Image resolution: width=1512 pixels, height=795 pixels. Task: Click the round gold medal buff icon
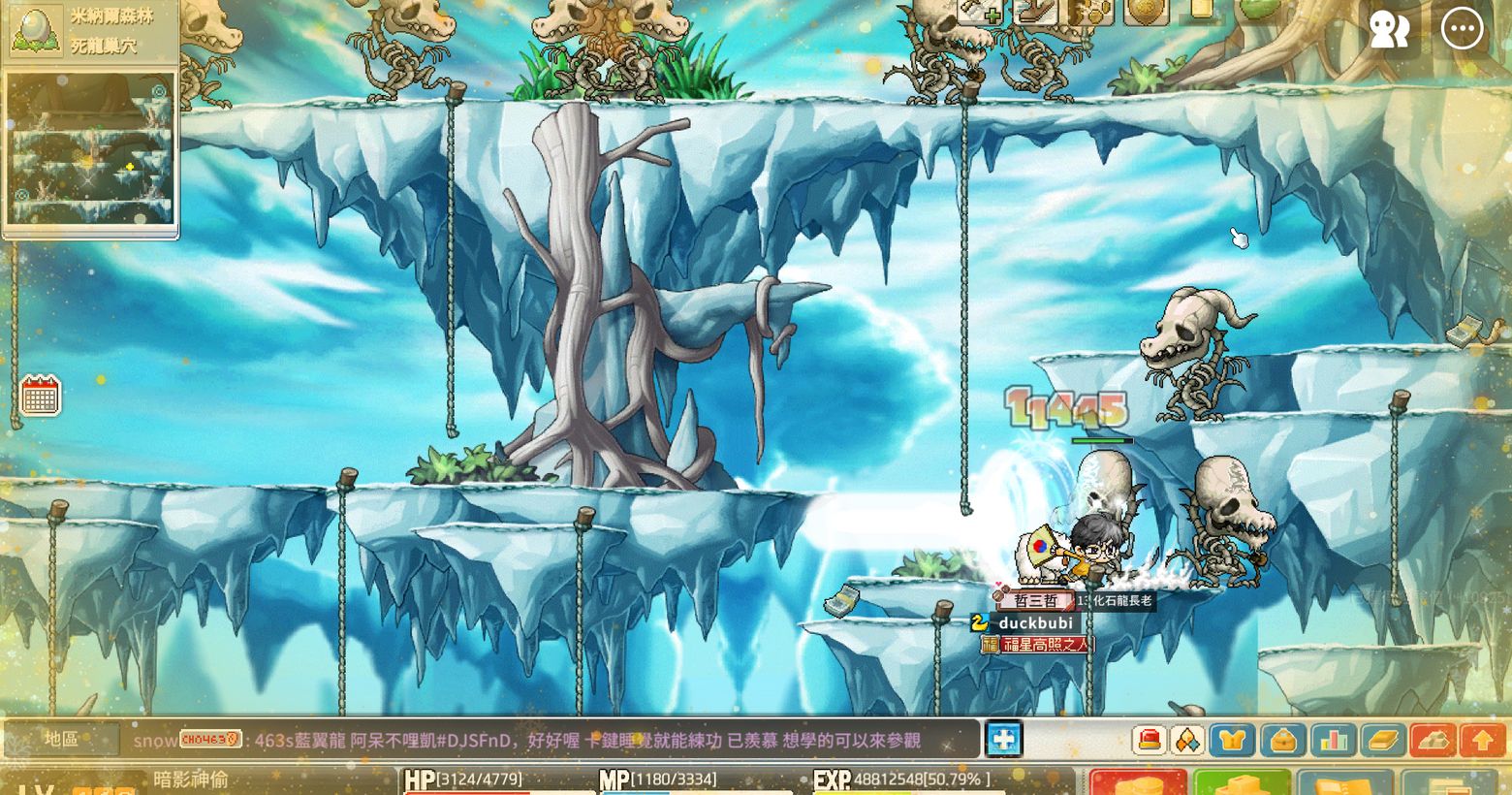pos(1146,12)
